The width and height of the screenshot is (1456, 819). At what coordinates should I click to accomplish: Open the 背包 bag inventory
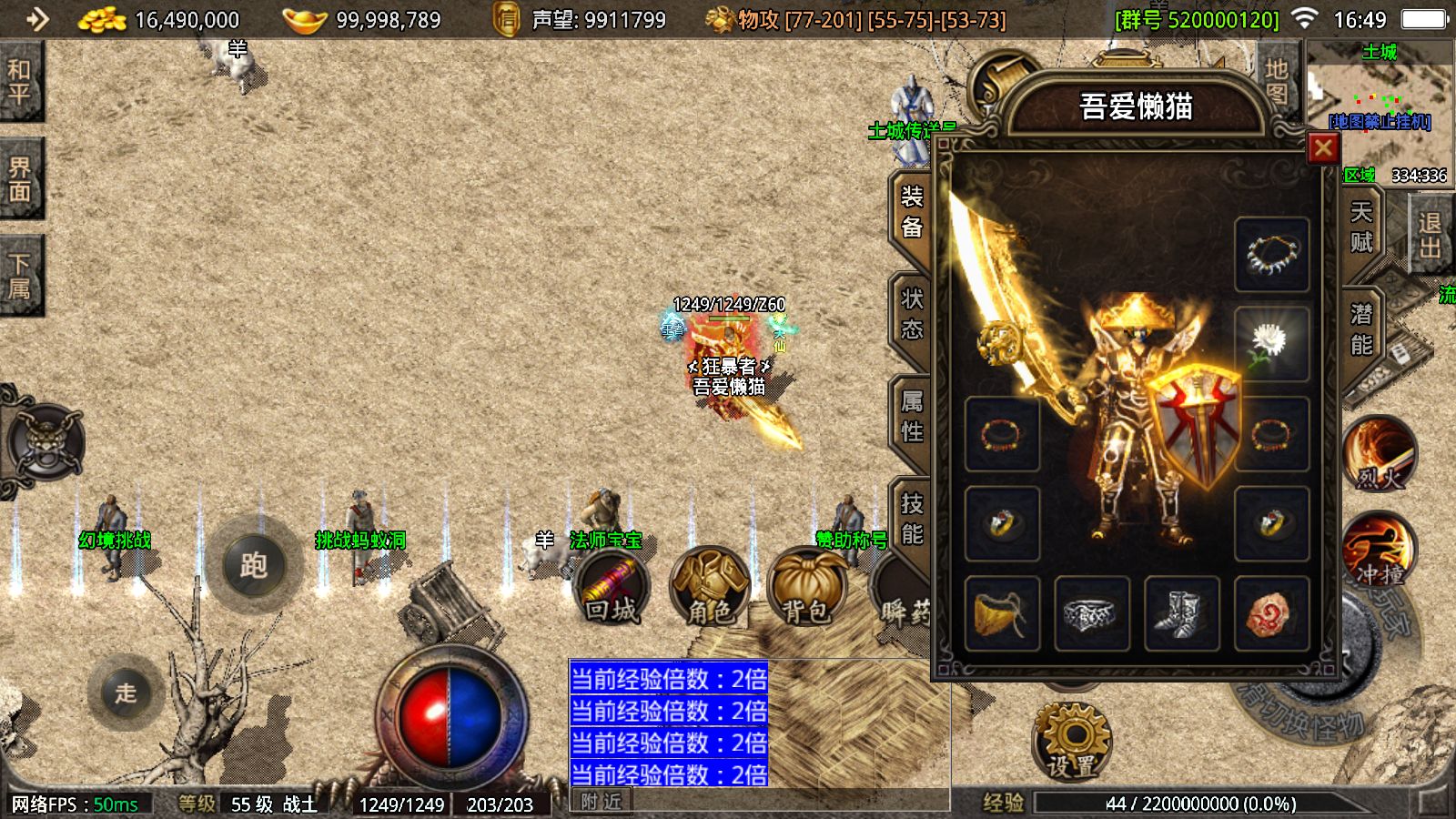806,588
